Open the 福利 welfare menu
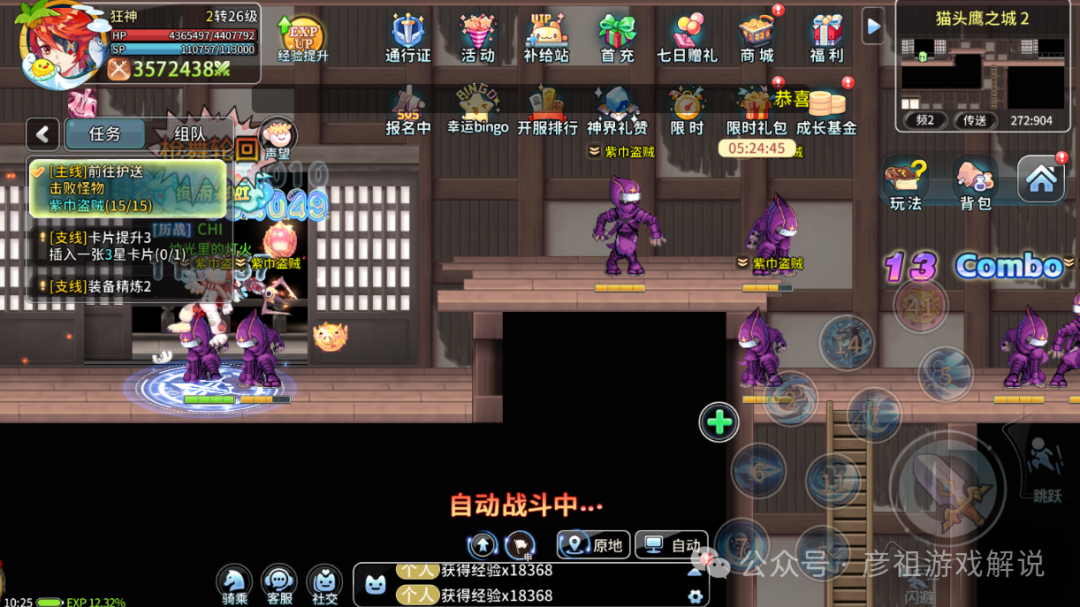This screenshot has height=607, width=1080. (x=827, y=37)
